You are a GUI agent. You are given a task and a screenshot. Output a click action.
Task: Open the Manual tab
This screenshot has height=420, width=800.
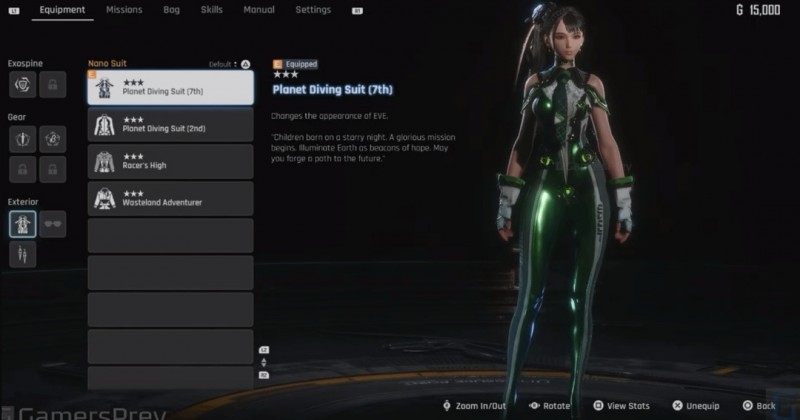[259, 10]
